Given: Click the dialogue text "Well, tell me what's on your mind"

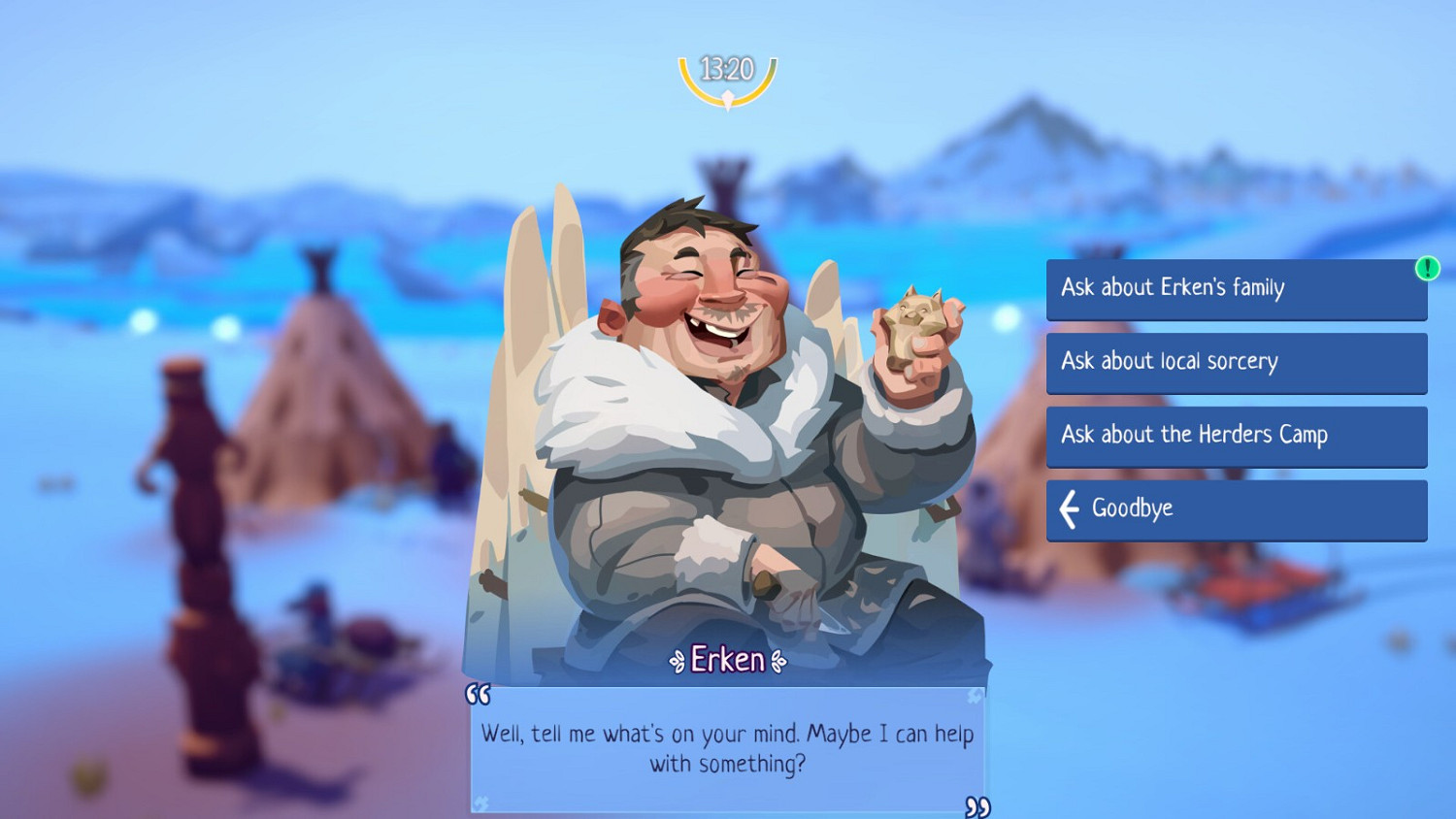Looking at the screenshot, I should [x=726, y=735].
